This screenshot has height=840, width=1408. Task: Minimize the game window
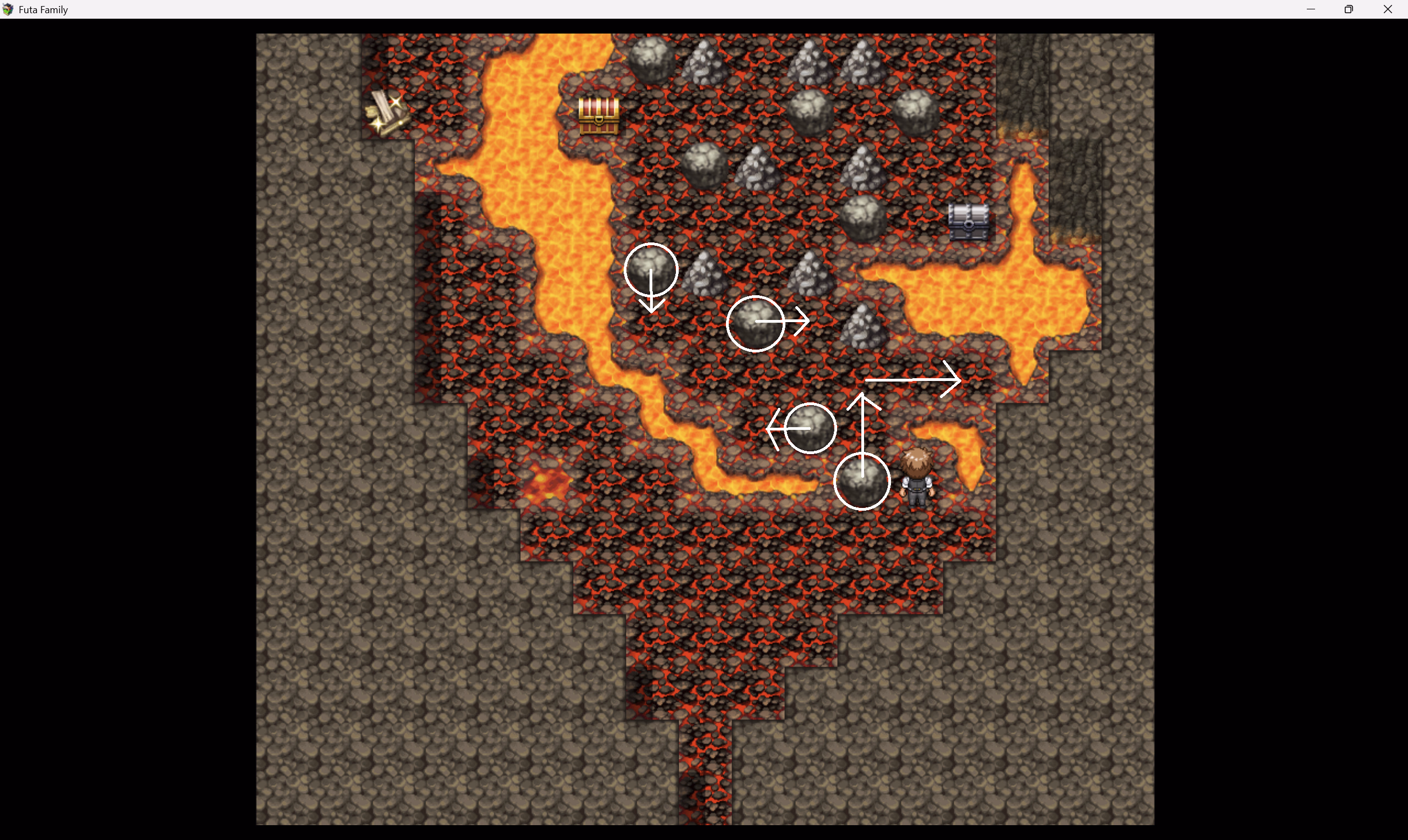point(1311,9)
